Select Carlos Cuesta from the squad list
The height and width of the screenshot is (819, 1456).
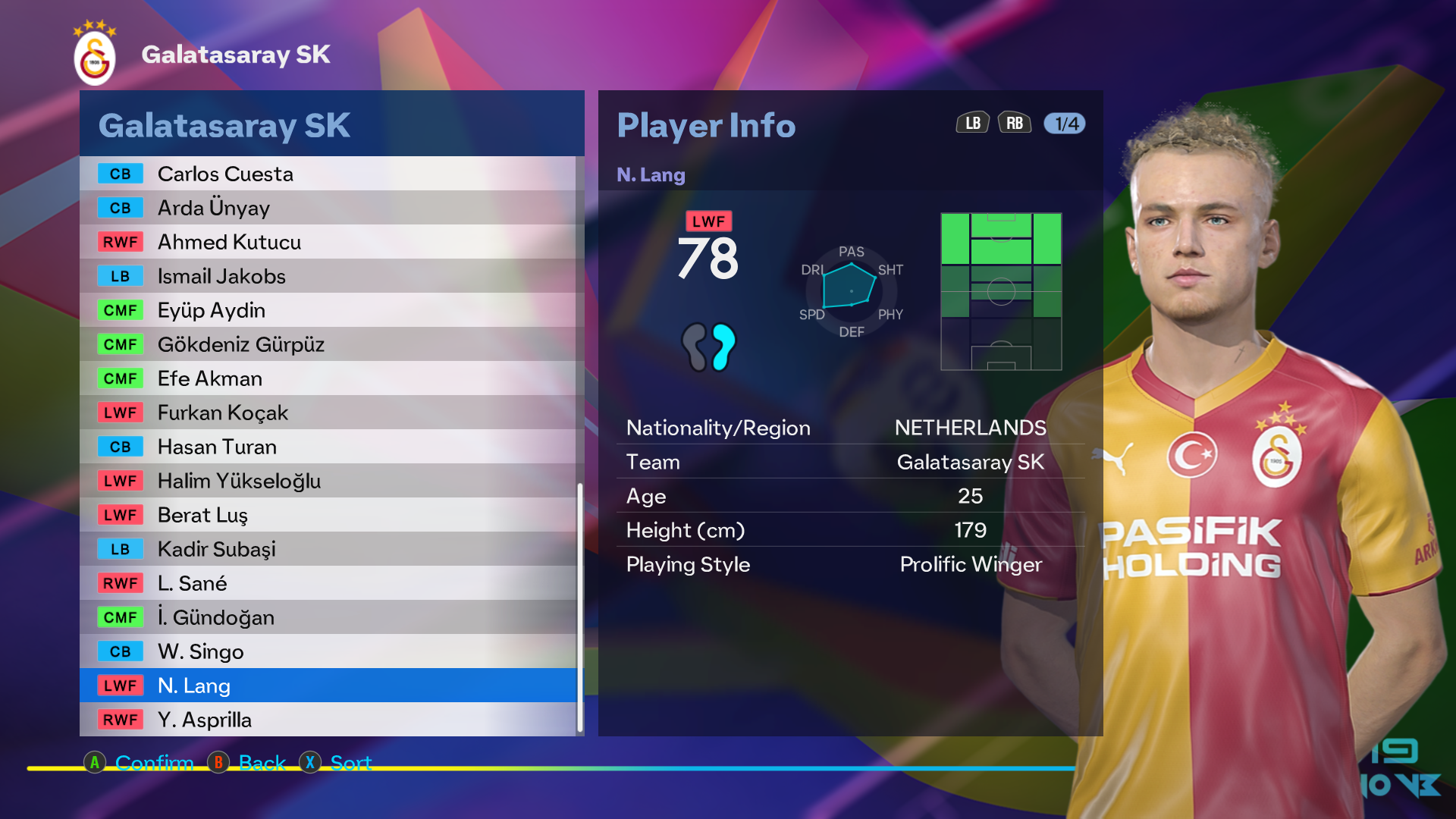[x=328, y=174]
